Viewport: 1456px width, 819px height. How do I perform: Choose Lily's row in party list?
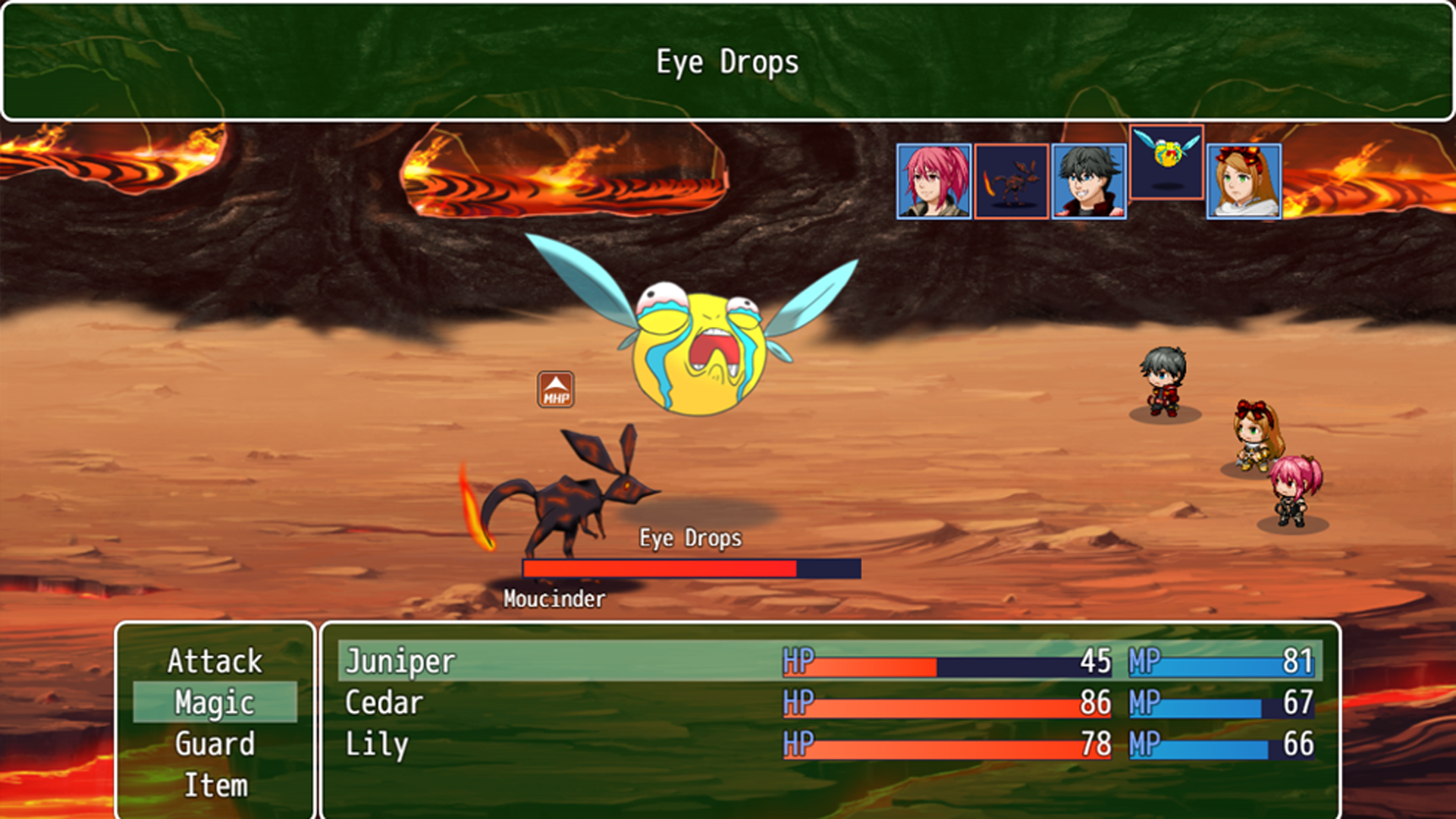[x=830, y=744]
